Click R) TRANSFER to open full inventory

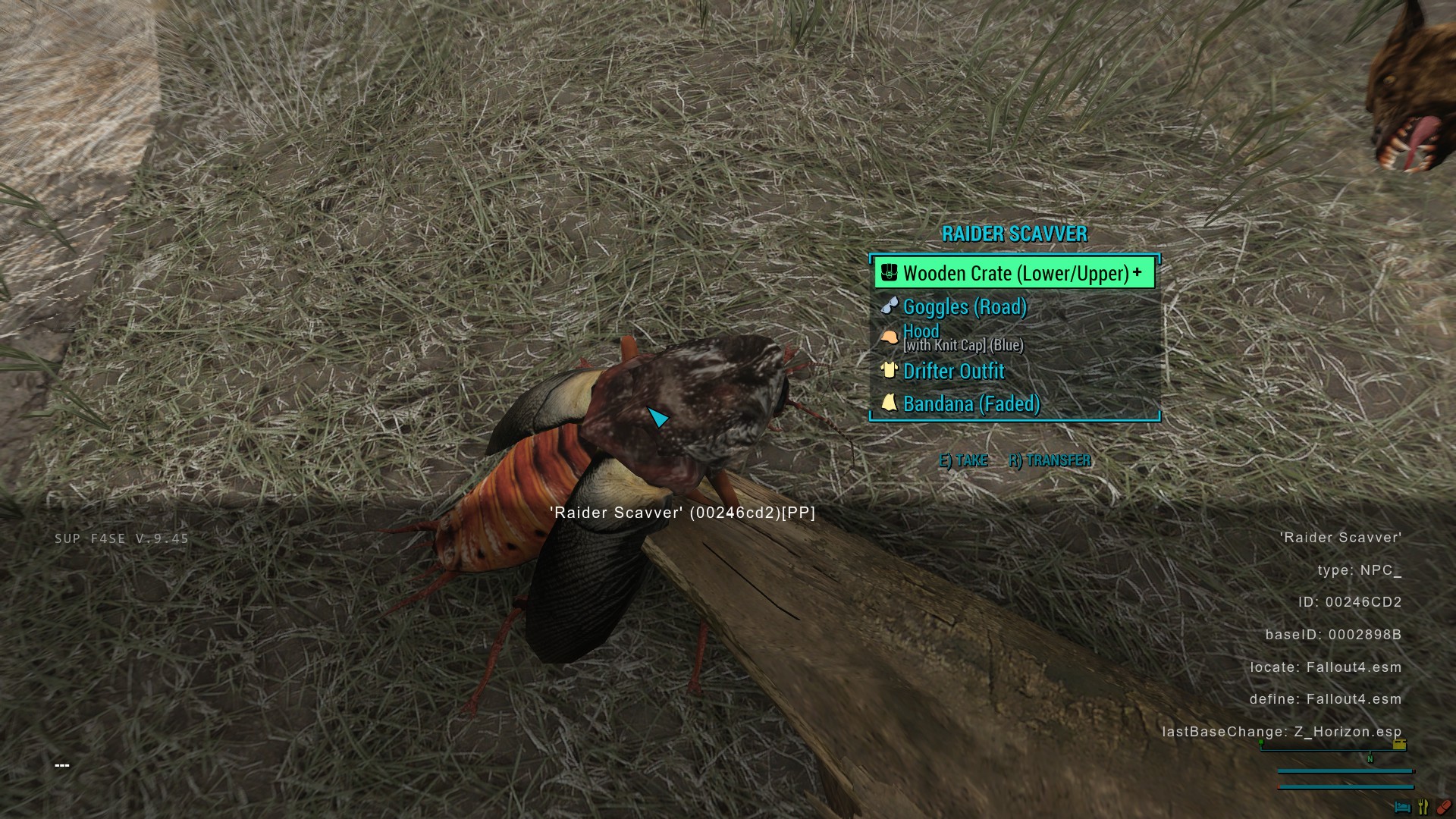(x=1049, y=460)
